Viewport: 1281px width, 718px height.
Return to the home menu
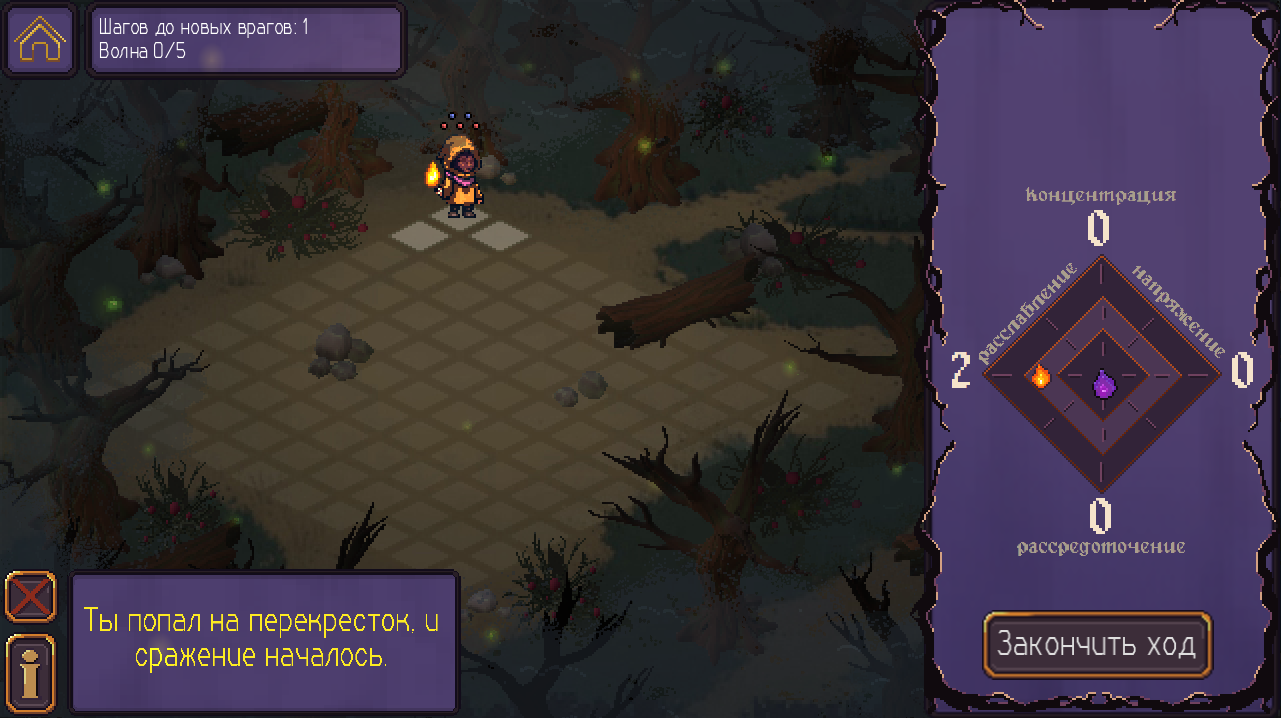point(41,40)
